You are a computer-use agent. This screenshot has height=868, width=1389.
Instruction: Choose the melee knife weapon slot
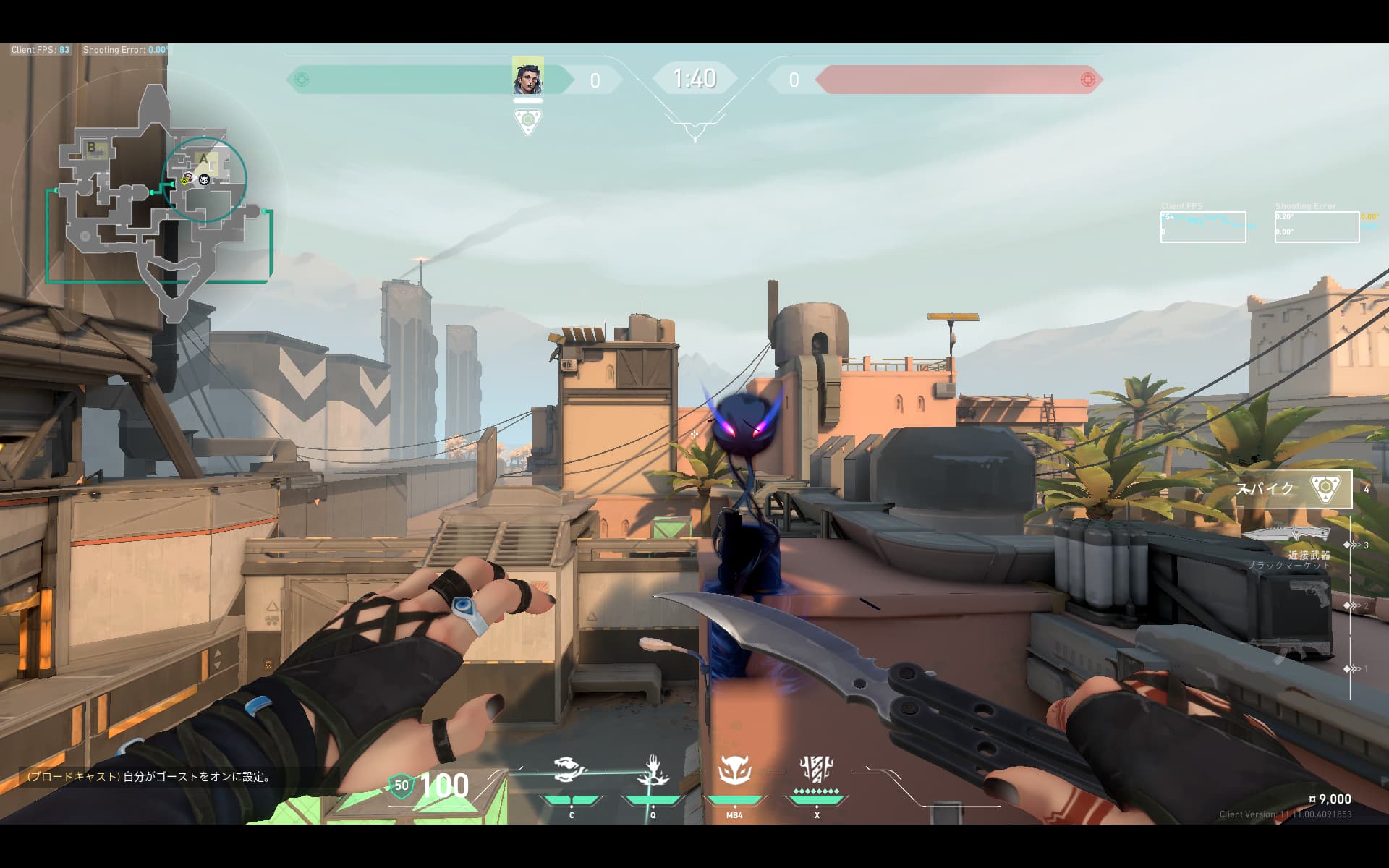pyautogui.click(x=1286, y=535)
